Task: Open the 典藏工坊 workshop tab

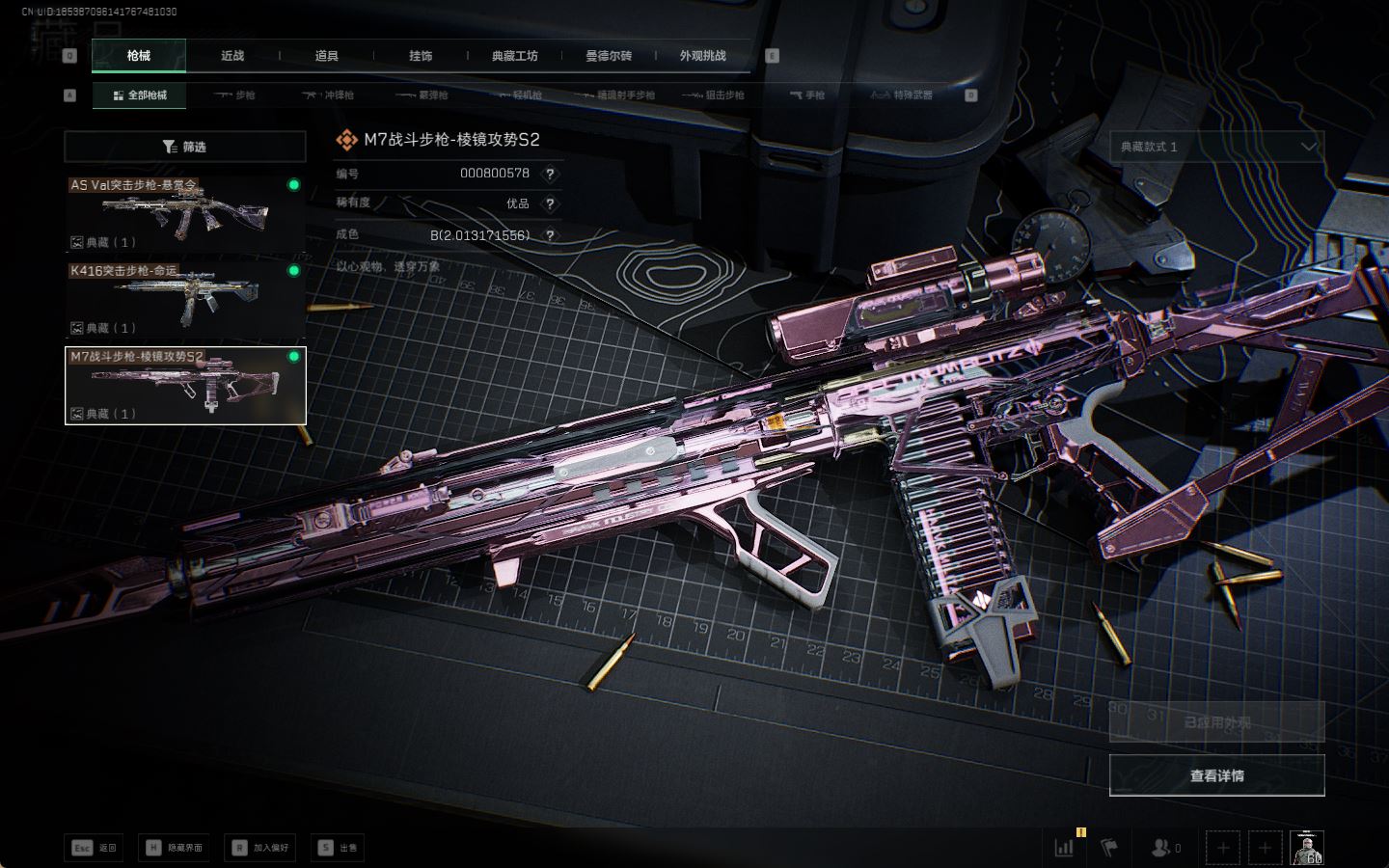Action: (x=514, y=56)
